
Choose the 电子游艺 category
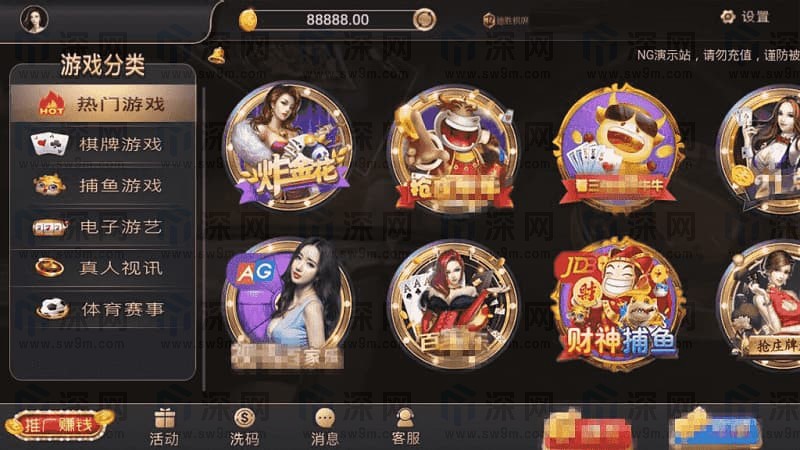click(x=103, y=227)
